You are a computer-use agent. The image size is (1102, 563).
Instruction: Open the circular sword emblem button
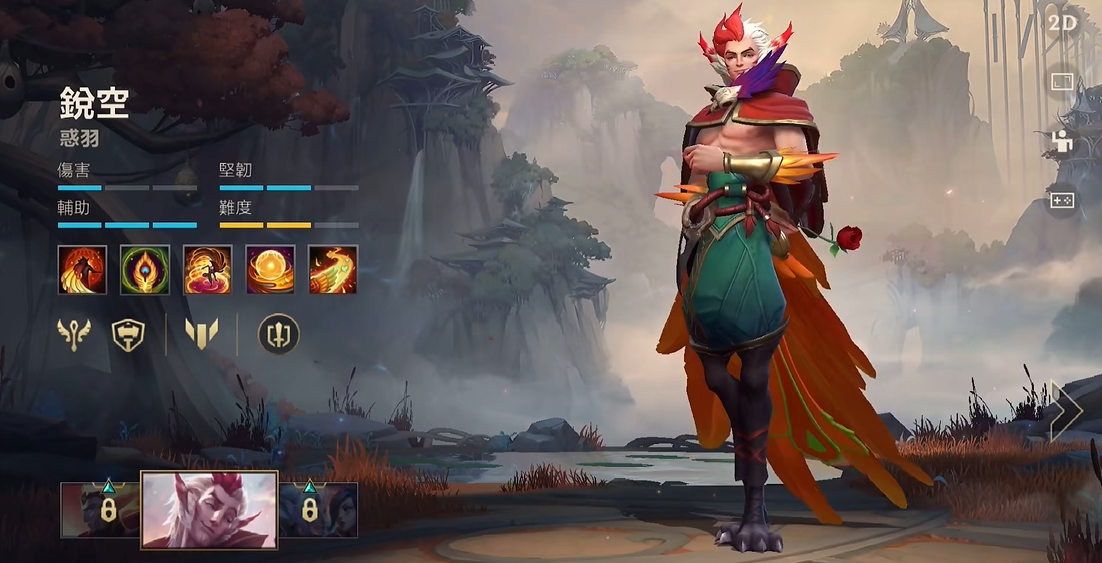point(279,335)
